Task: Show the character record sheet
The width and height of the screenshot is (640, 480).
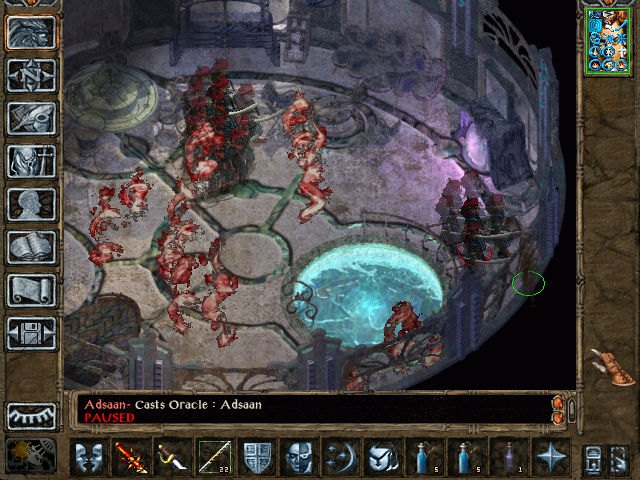Action: 31,204
